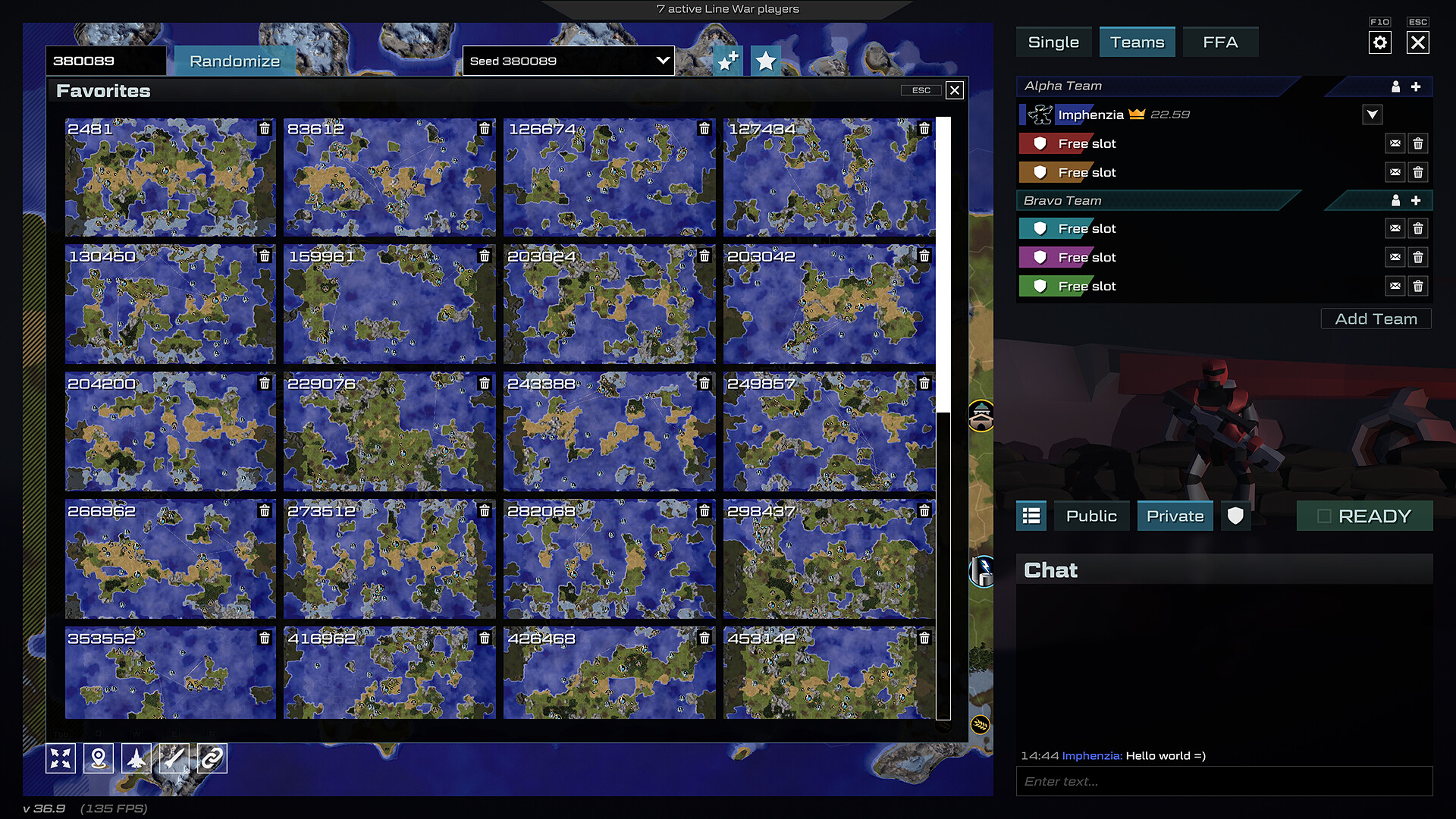This screenshot has height=819, width=1456.
Task: Switch to the Single tab
Action: click(x=1053, y=42)
